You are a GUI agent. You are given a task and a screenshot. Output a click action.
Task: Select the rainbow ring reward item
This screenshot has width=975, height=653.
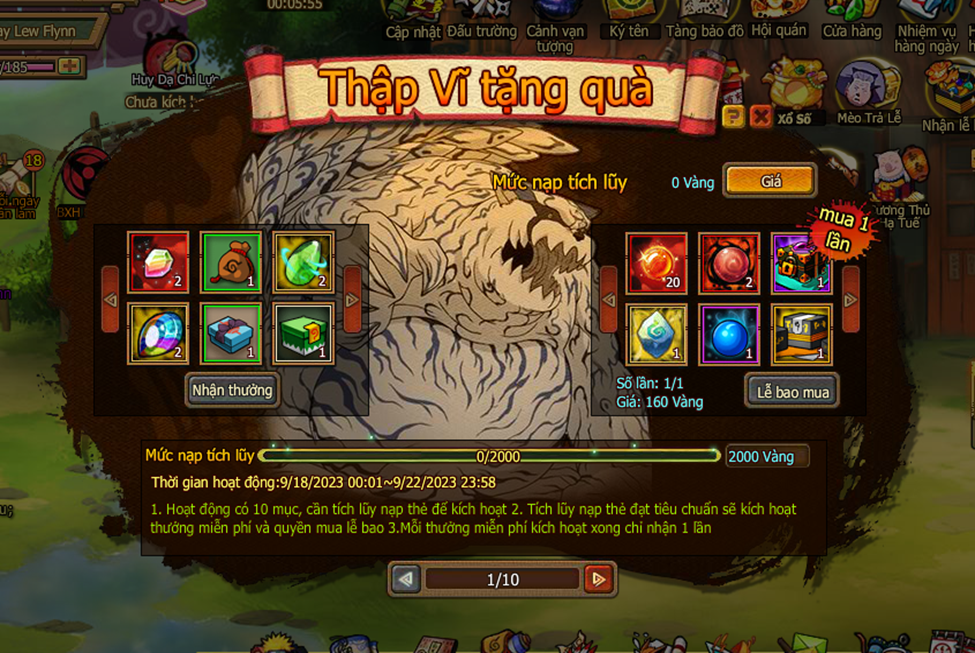coord(159,335)
